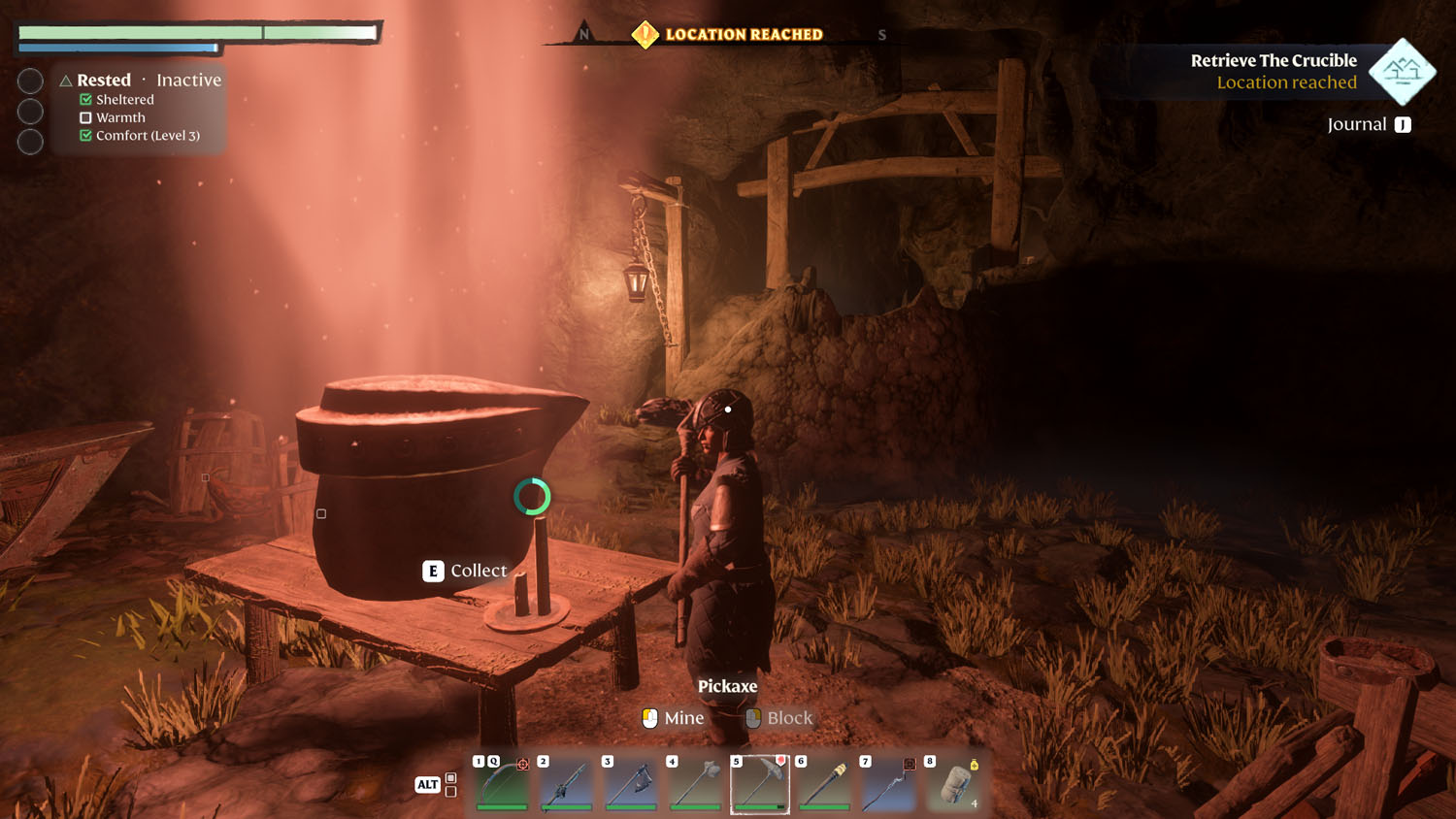Select the Pickaxe in hotbar slot 5
1456x819 pixels.
click(760, 786)
